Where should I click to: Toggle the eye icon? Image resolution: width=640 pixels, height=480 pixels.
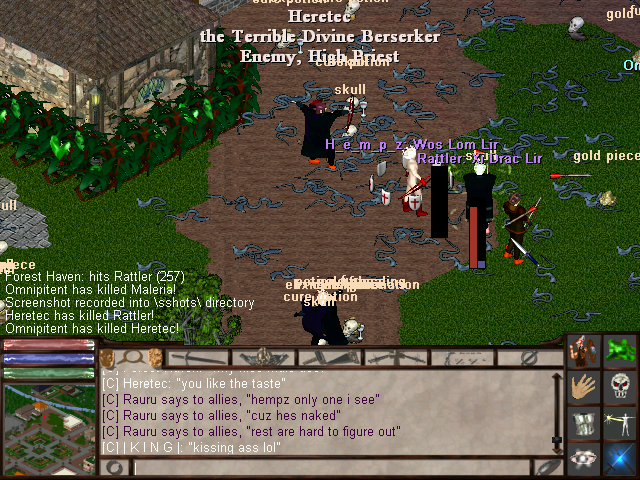tap(584, 459)
